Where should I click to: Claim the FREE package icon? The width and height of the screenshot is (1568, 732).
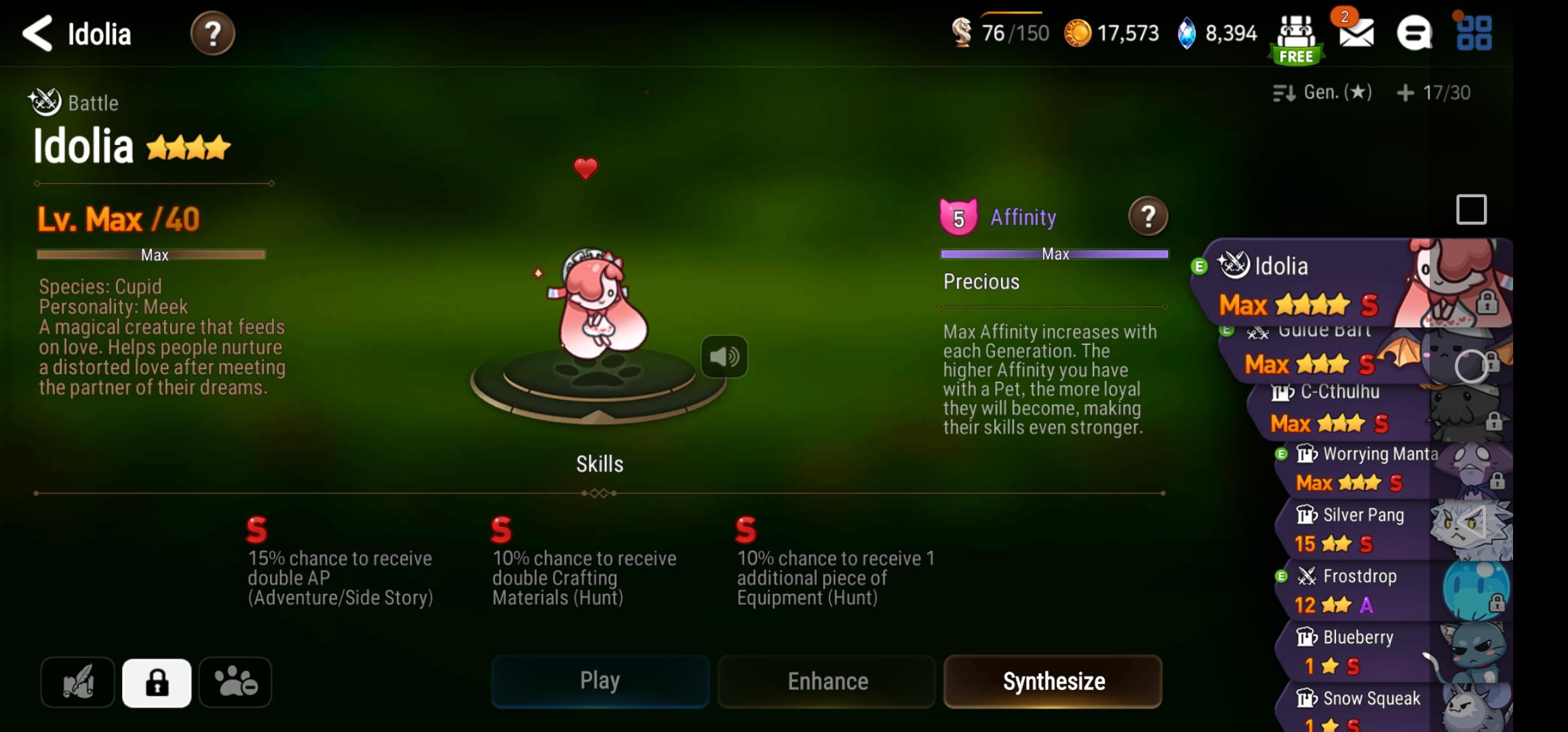tap(1296, 33)
